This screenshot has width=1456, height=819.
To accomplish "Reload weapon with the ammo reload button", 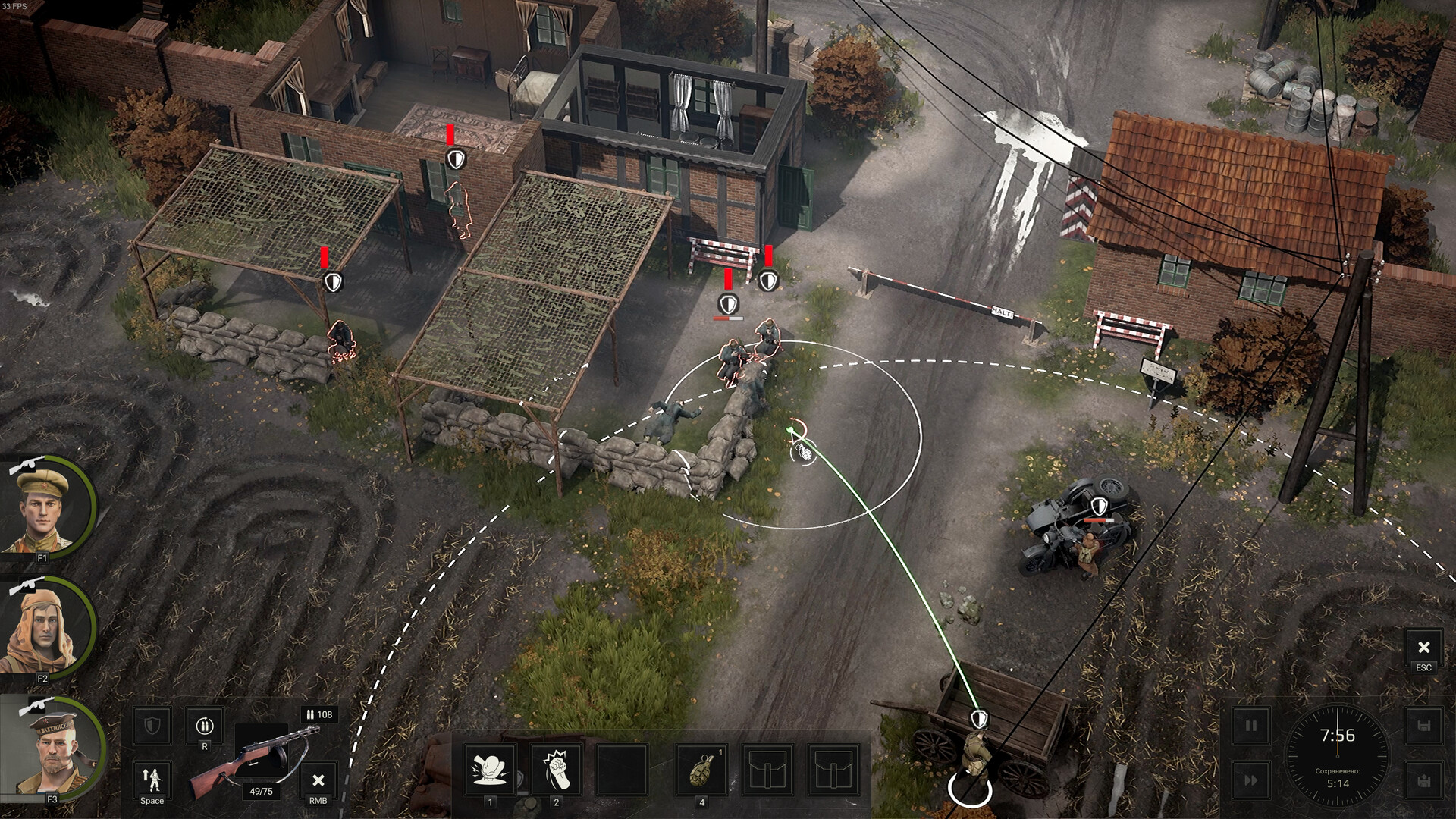I will pyautogui.click(x=204, y=726).
